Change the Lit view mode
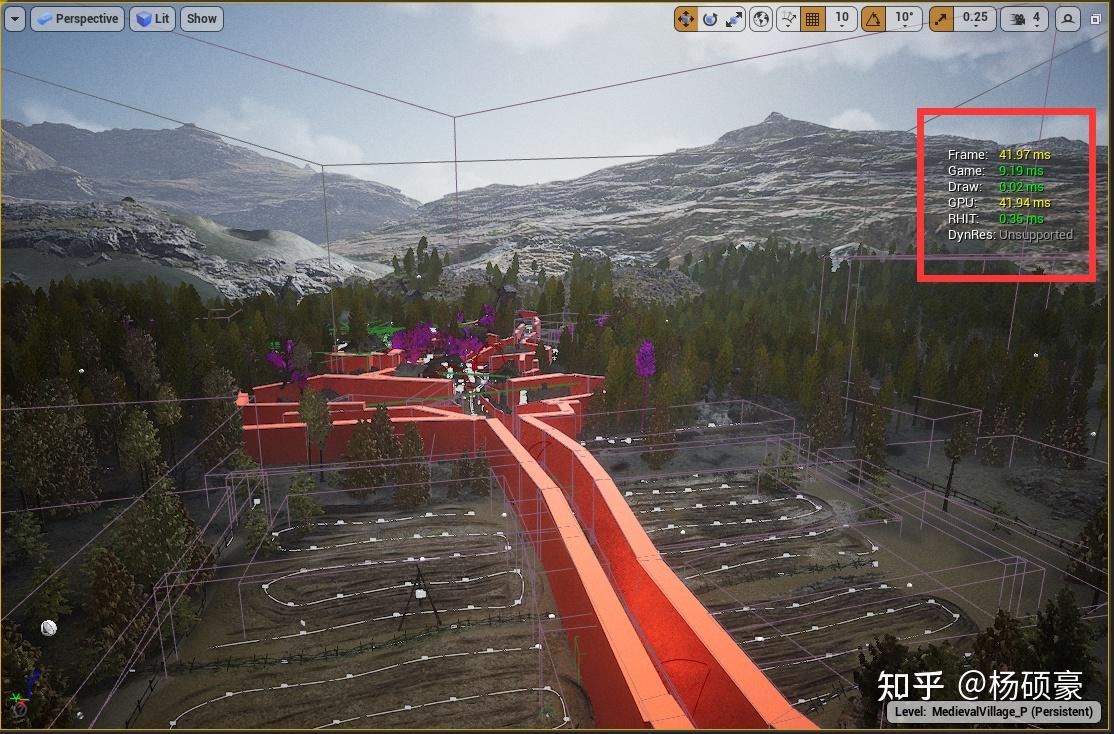This screenshot has width=1114, height=734. (153, 18)
